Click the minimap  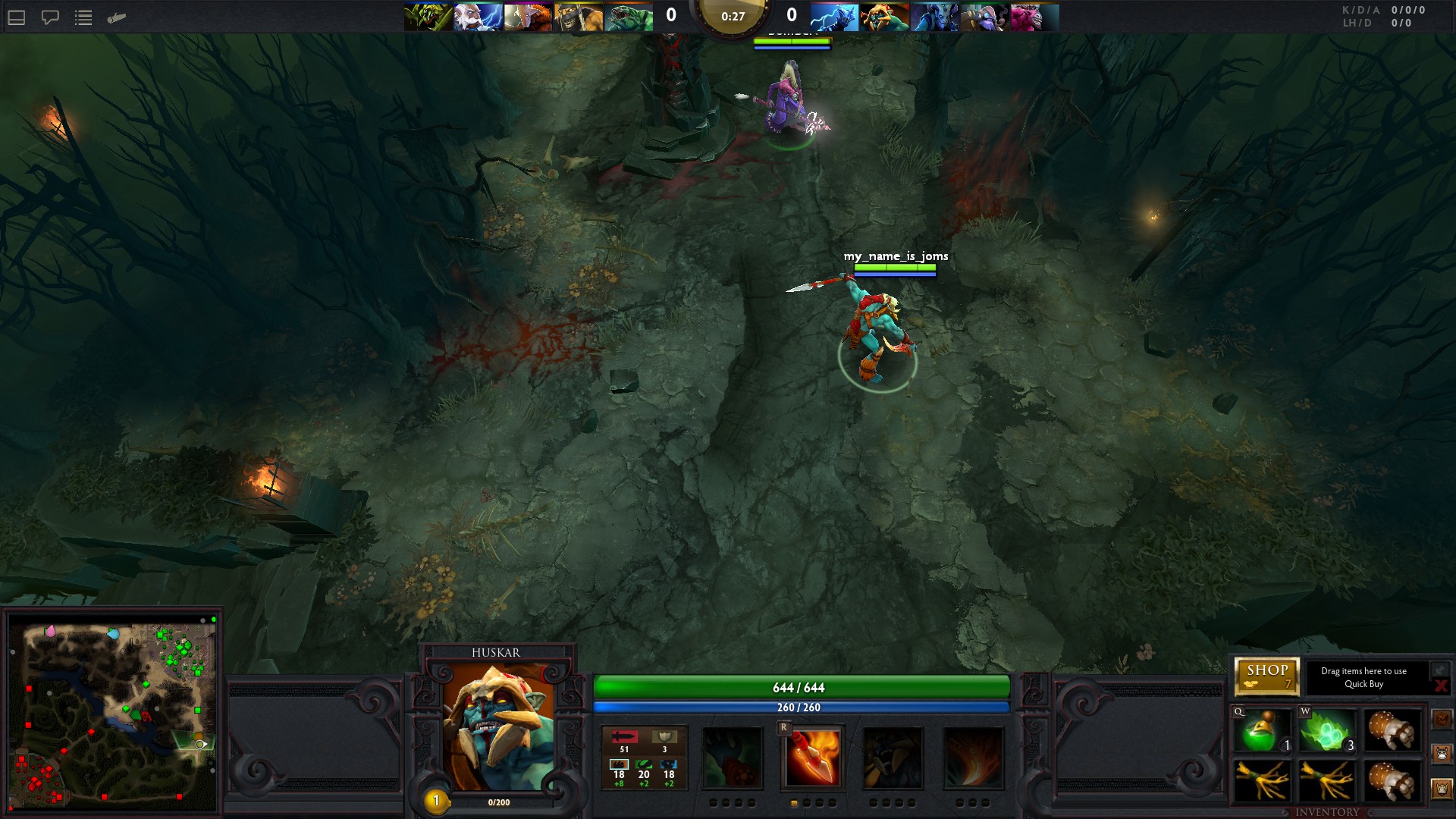tap(112, 713)
